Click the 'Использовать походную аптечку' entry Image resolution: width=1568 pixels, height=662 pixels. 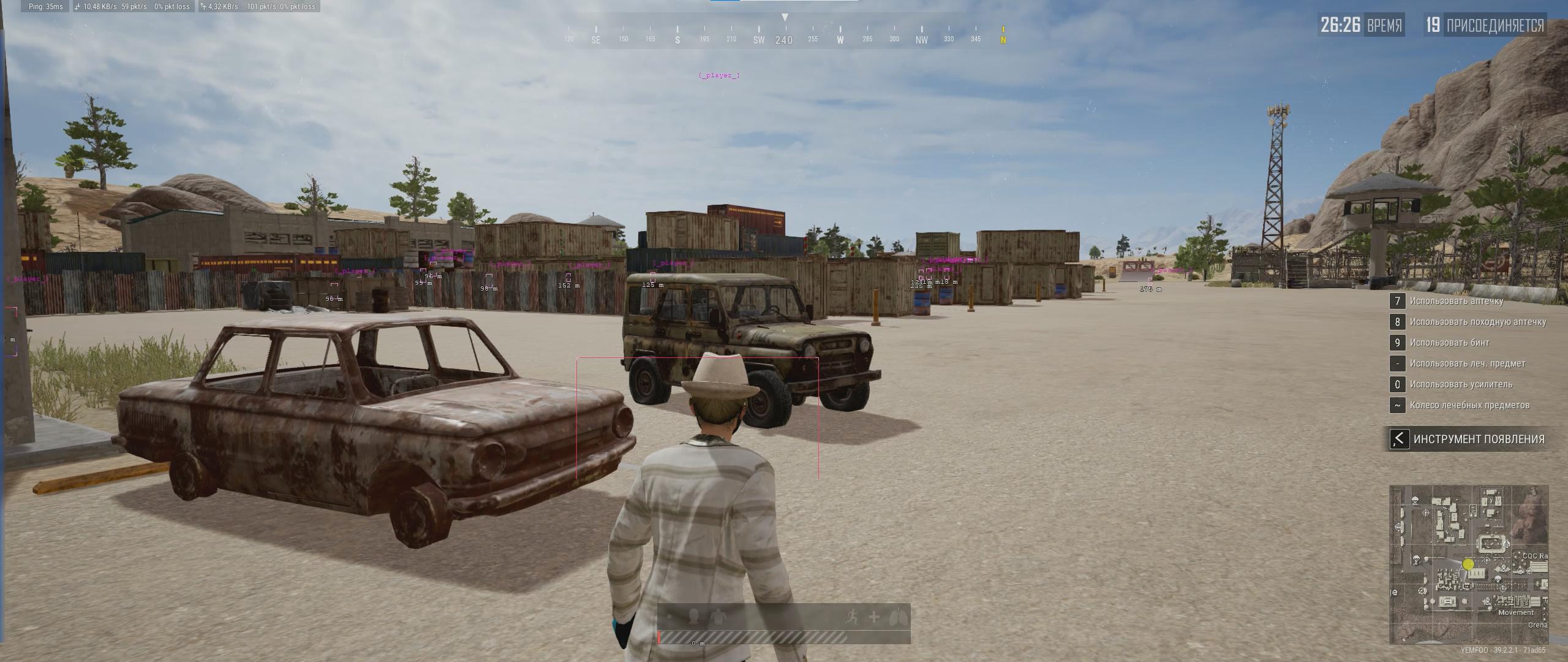click(x=1479, y=322)
